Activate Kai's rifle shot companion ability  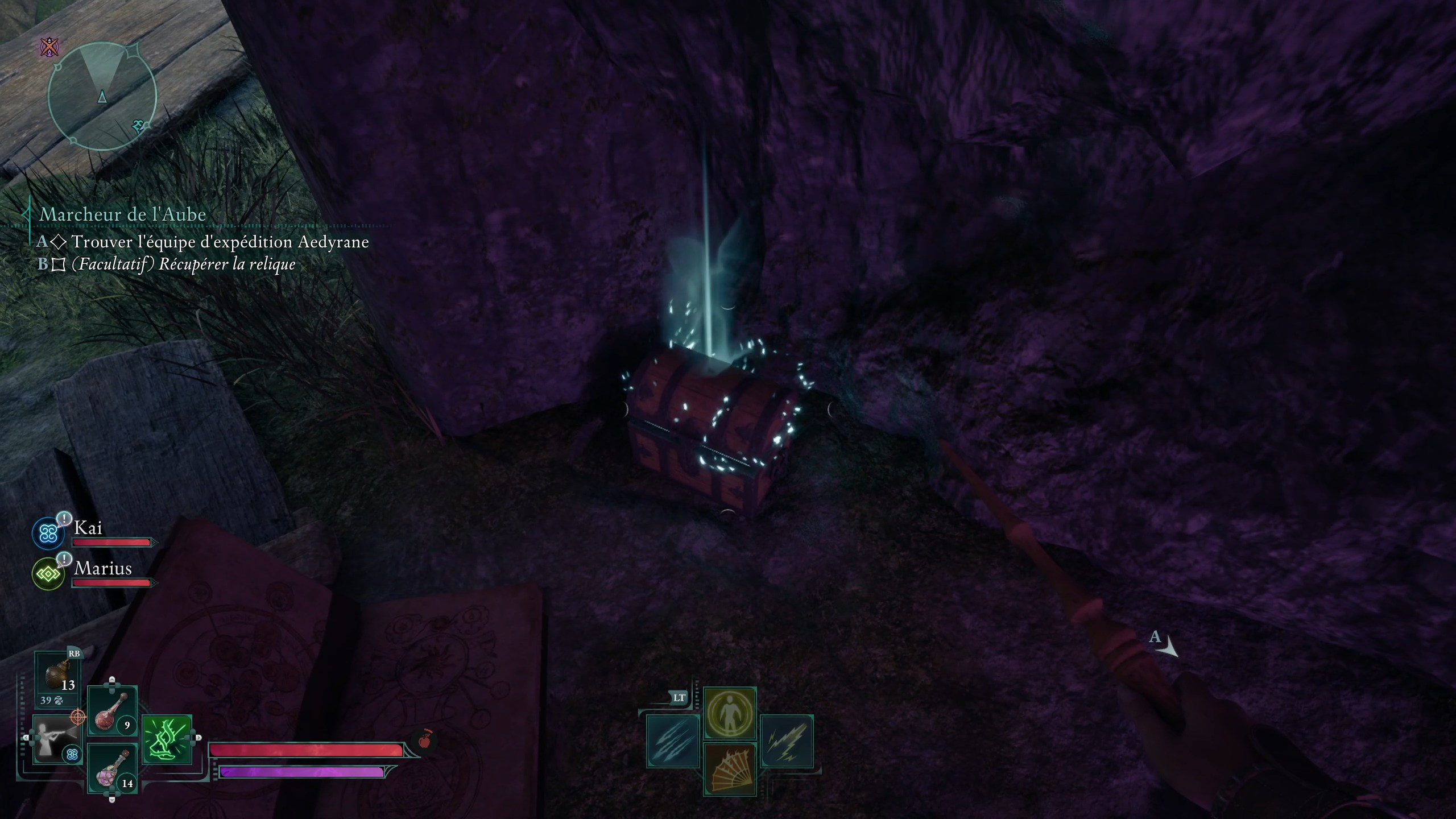[57, 739]
